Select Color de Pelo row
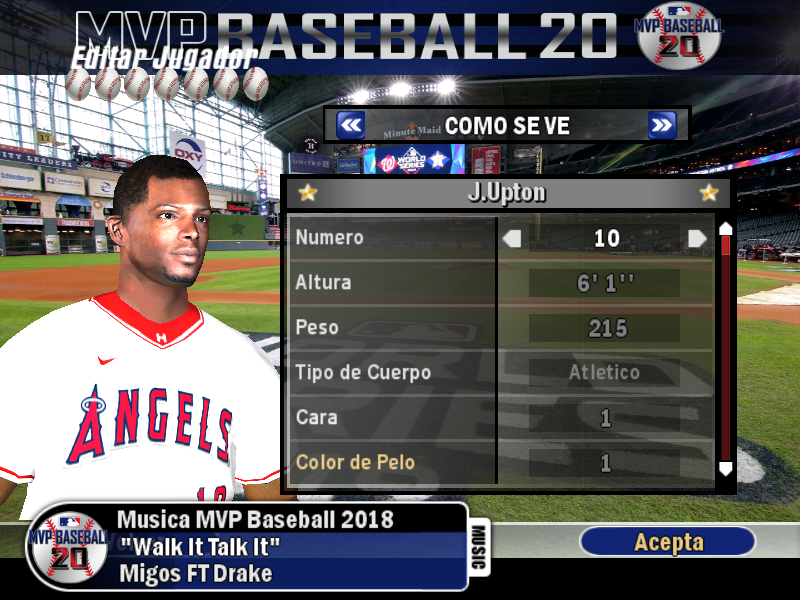The width and height of the screenshot is (800, 600). tap(392, 463)
